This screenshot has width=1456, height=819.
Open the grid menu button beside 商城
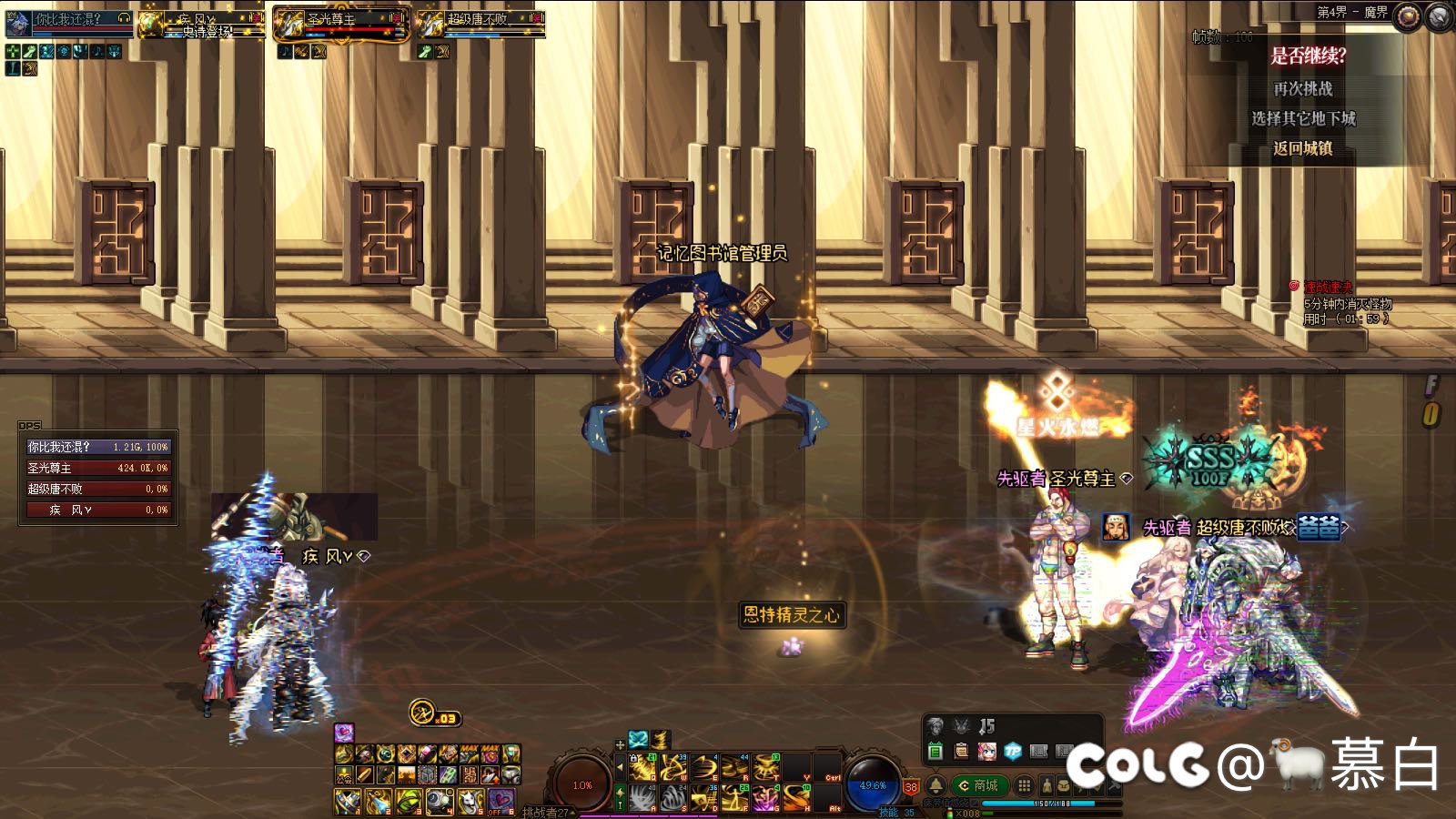pyautogui.click(x=1025, y=784)
